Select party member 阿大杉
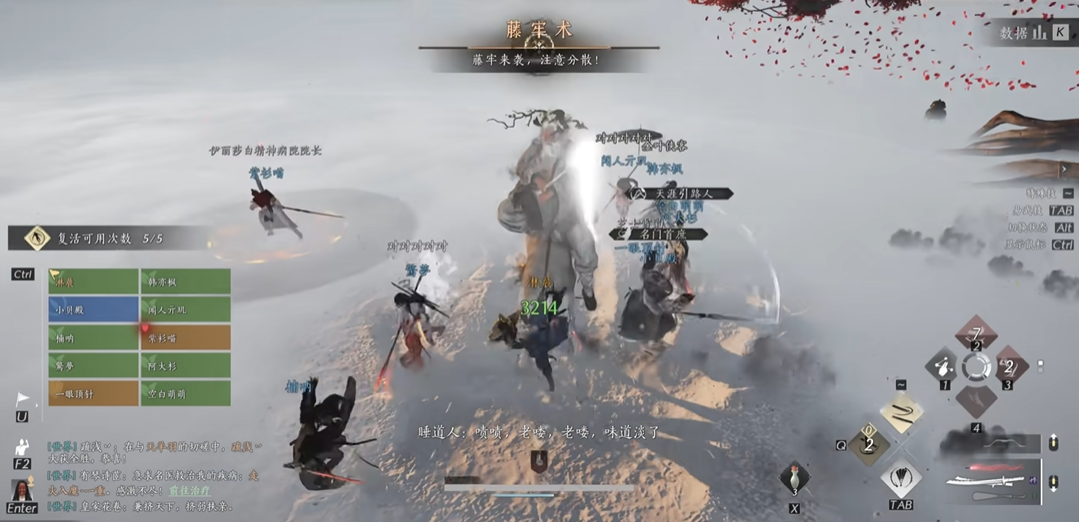Viewport: 1079px width, 522px height. pos(185,366)
